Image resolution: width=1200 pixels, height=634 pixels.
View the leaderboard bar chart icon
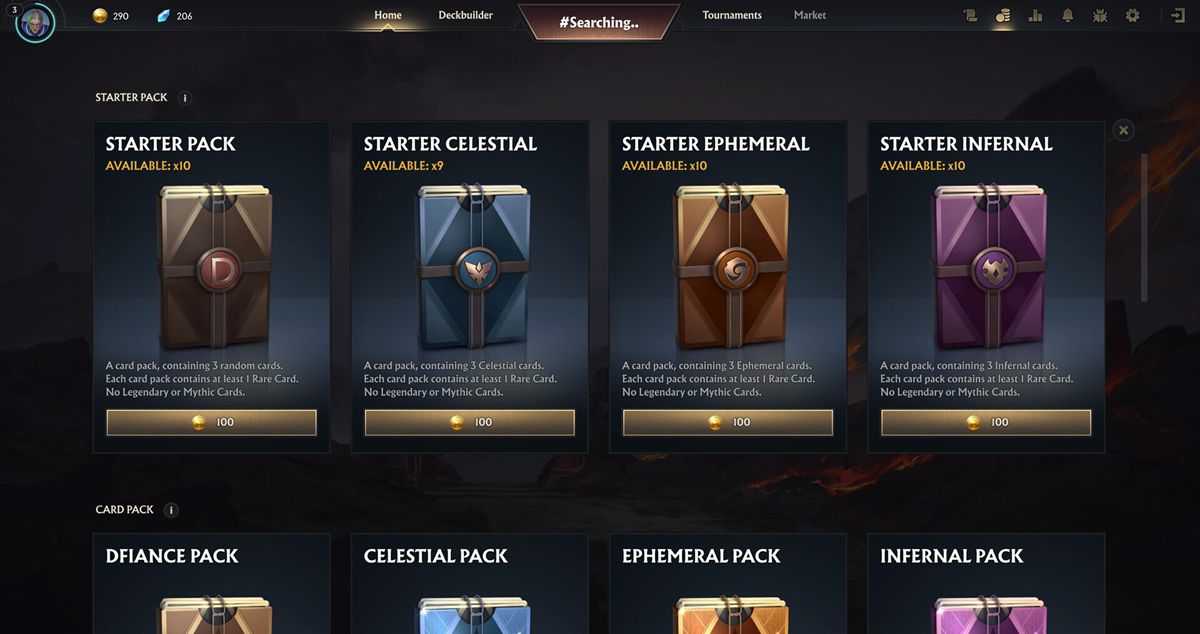tap(1035, 16)
